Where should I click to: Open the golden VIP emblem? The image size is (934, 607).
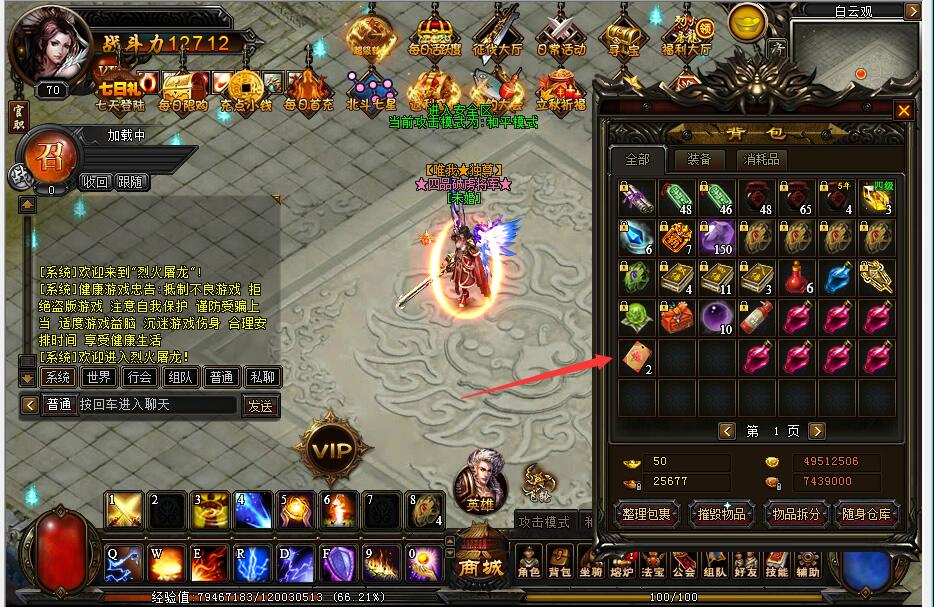coord(334,449)
